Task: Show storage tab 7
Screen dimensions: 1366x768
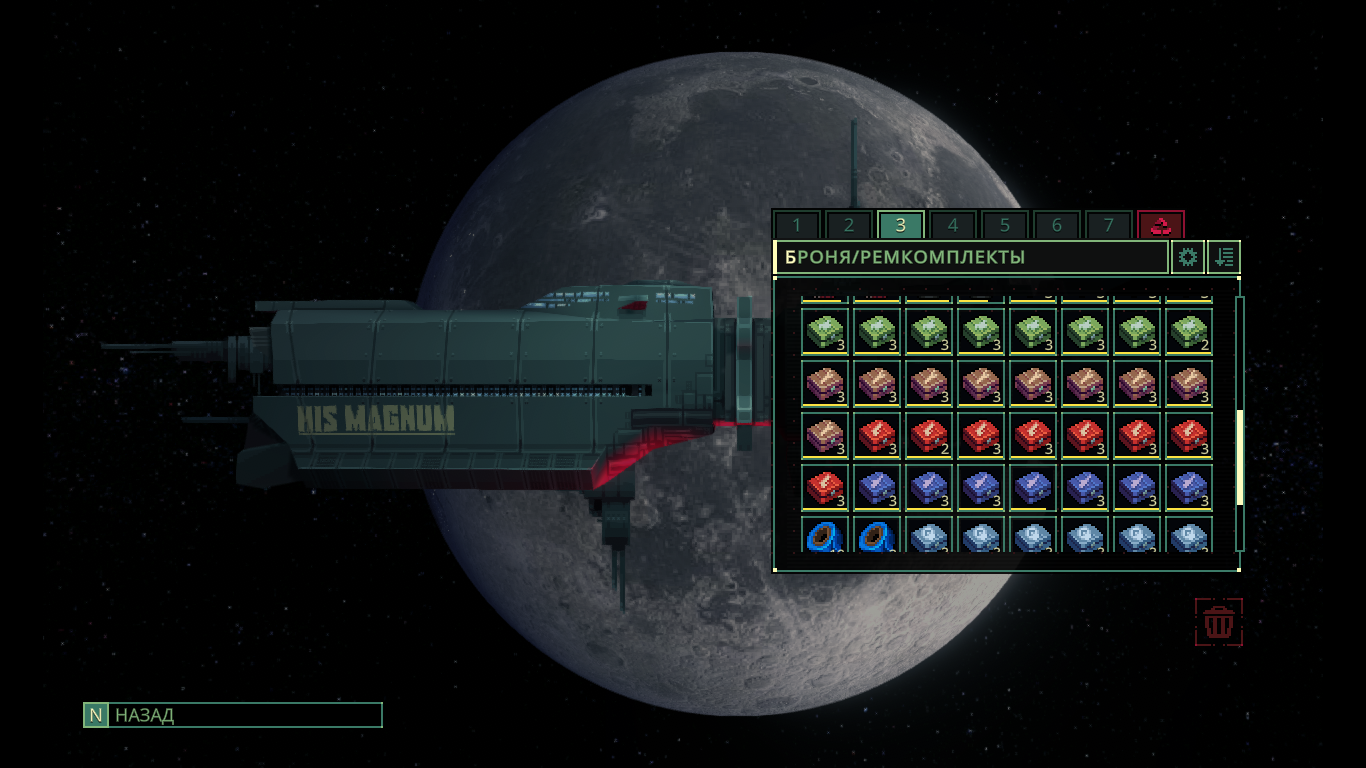Action: 1109,225
